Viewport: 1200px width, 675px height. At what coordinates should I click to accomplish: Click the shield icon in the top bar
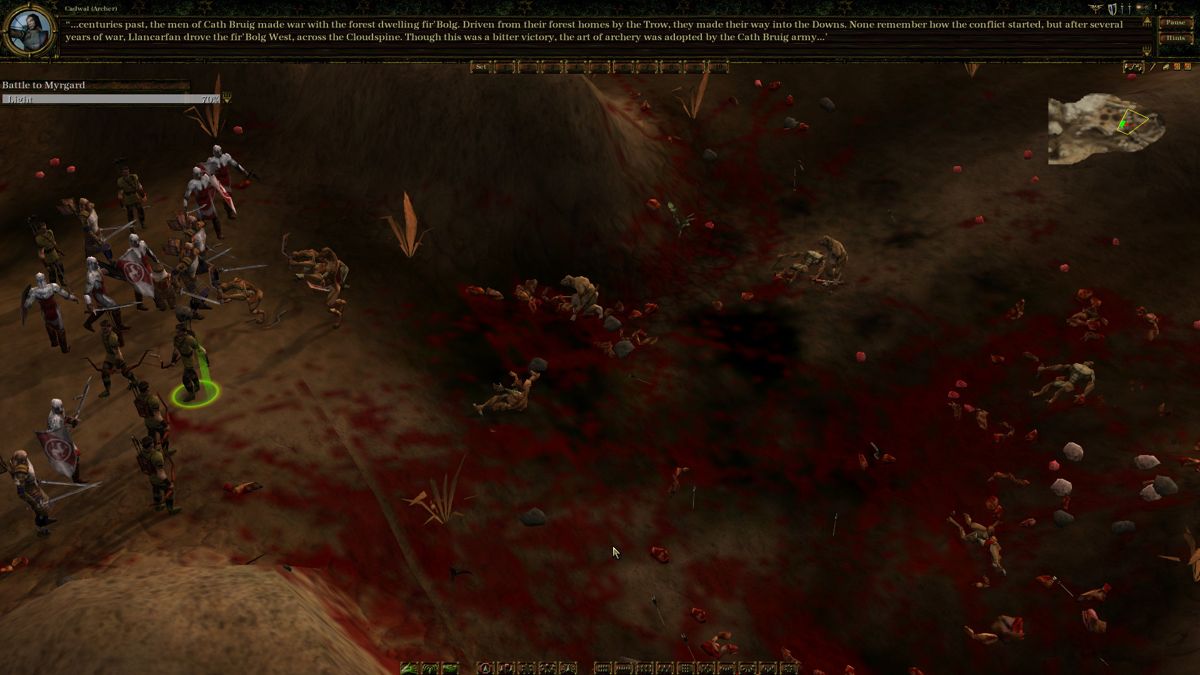click(1113, 9)
